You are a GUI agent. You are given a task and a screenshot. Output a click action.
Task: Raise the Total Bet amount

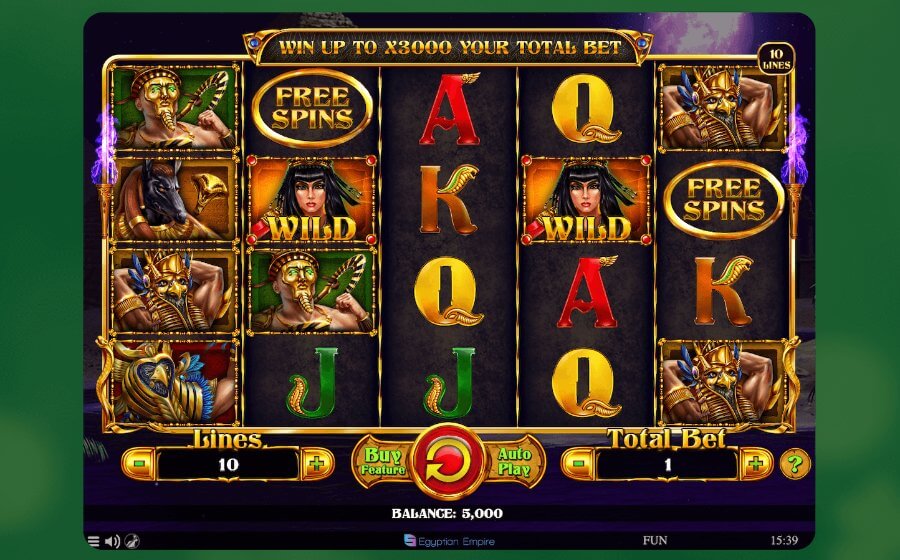[756, 464]
